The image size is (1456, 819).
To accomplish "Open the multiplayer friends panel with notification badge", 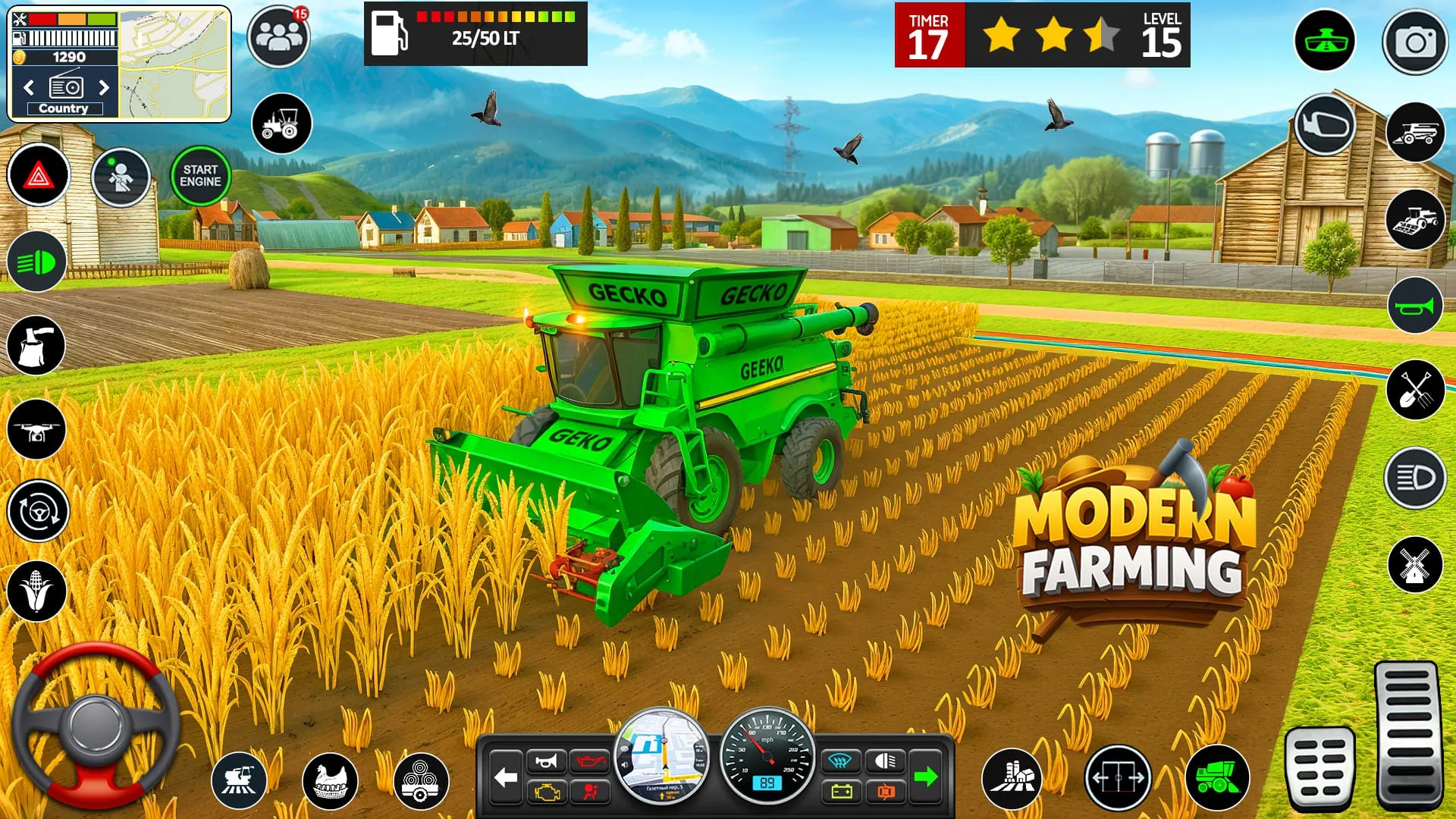I will 278,36.
